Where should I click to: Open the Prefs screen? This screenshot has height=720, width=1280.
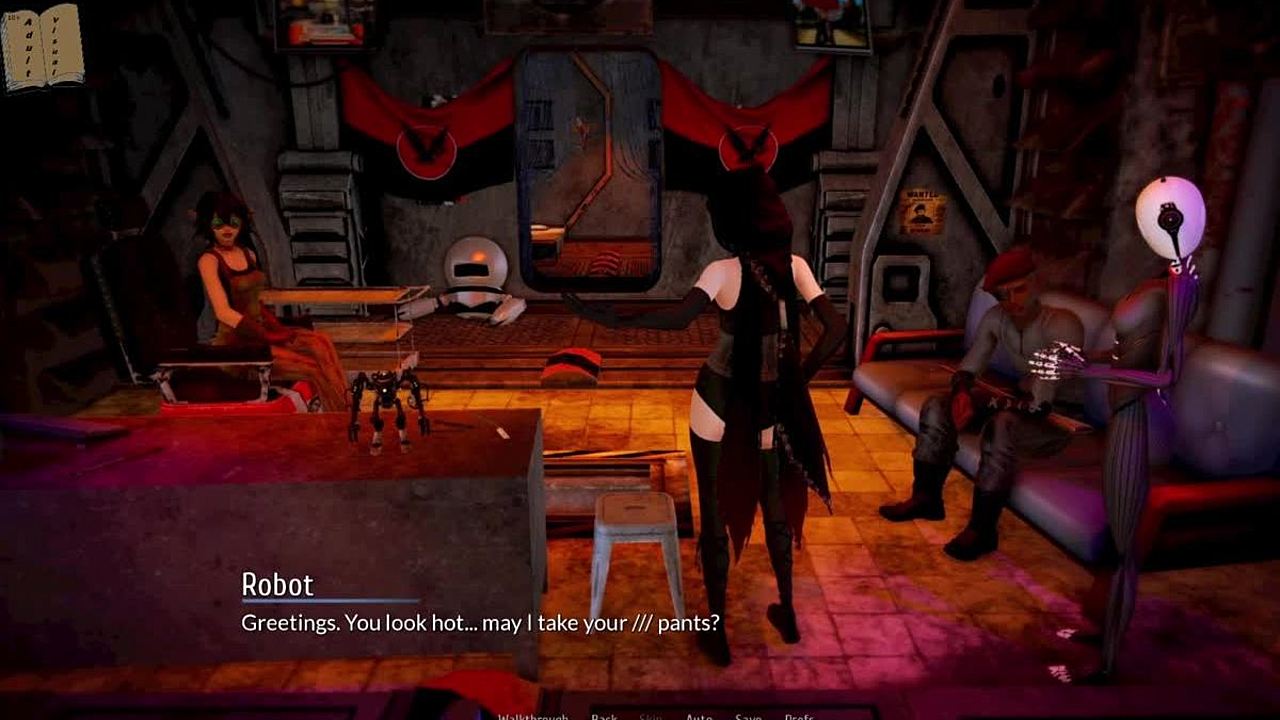pos(799,716)
